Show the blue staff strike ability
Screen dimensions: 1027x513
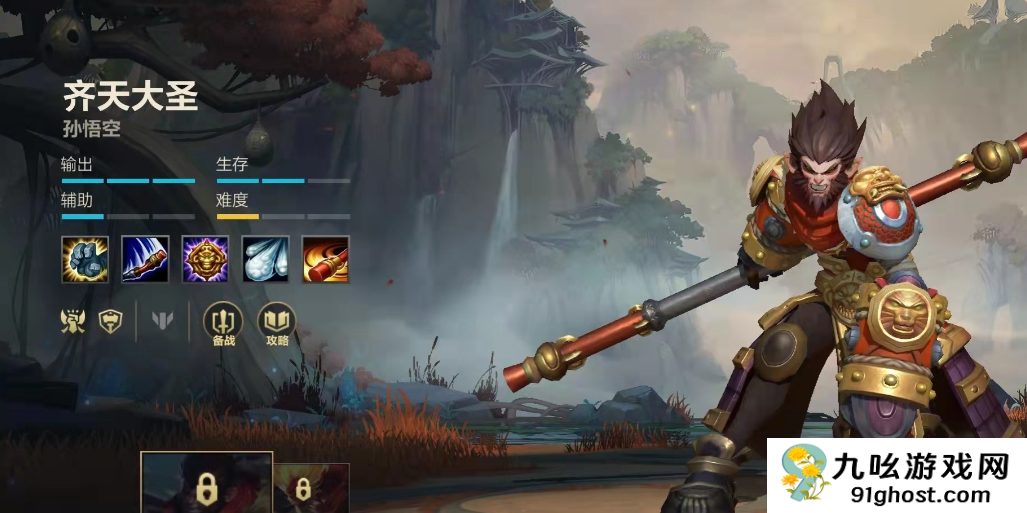pos(145,259)
